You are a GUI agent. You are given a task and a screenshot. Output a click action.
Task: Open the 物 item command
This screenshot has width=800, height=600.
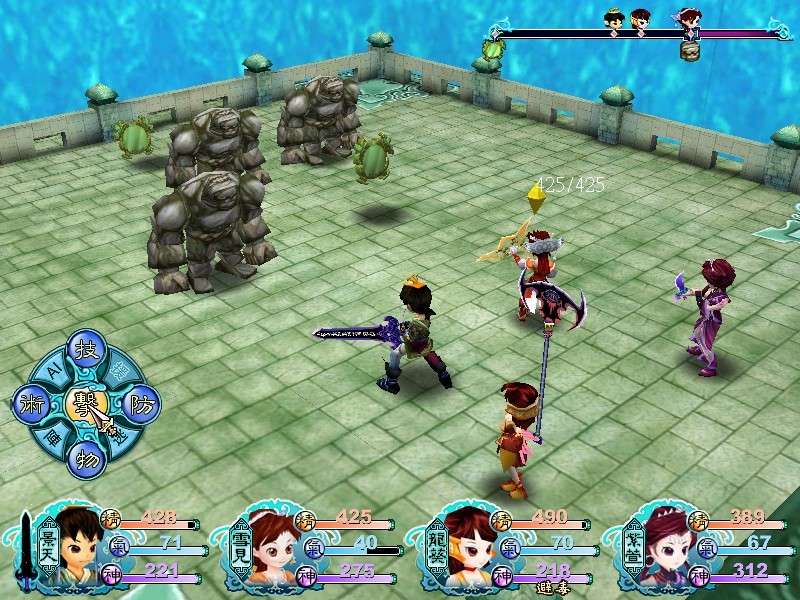pyautogui.click(x=84, y=459)
